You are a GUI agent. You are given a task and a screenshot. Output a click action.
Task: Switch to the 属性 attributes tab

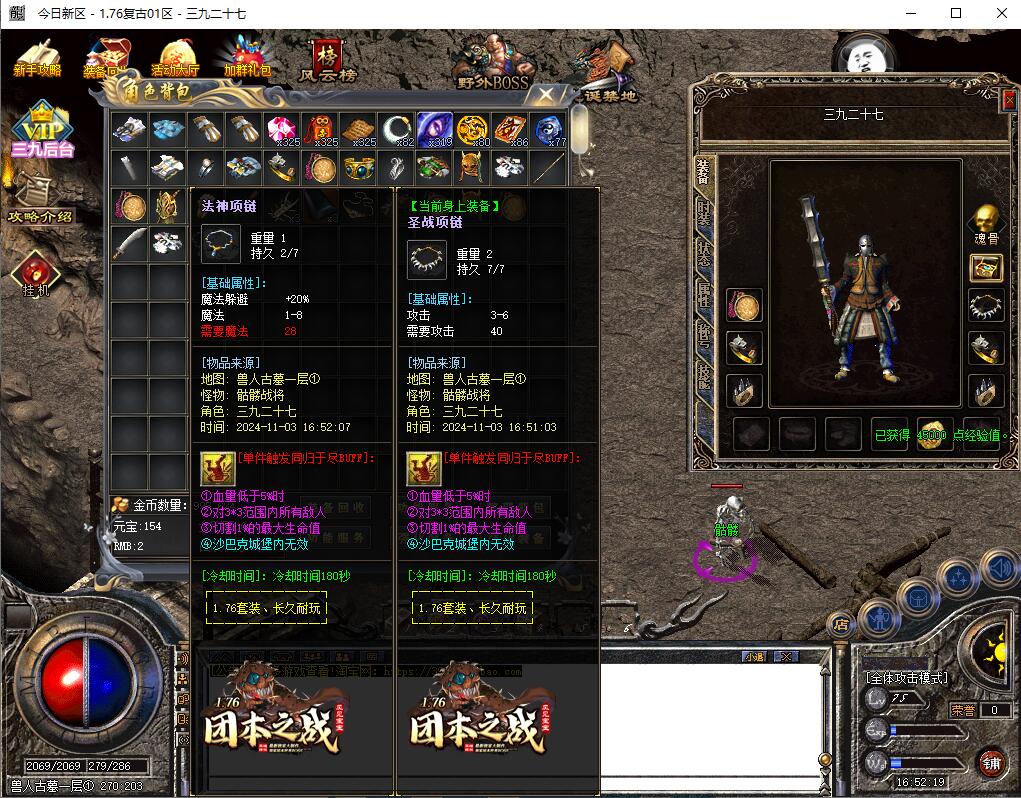[705, 294]
